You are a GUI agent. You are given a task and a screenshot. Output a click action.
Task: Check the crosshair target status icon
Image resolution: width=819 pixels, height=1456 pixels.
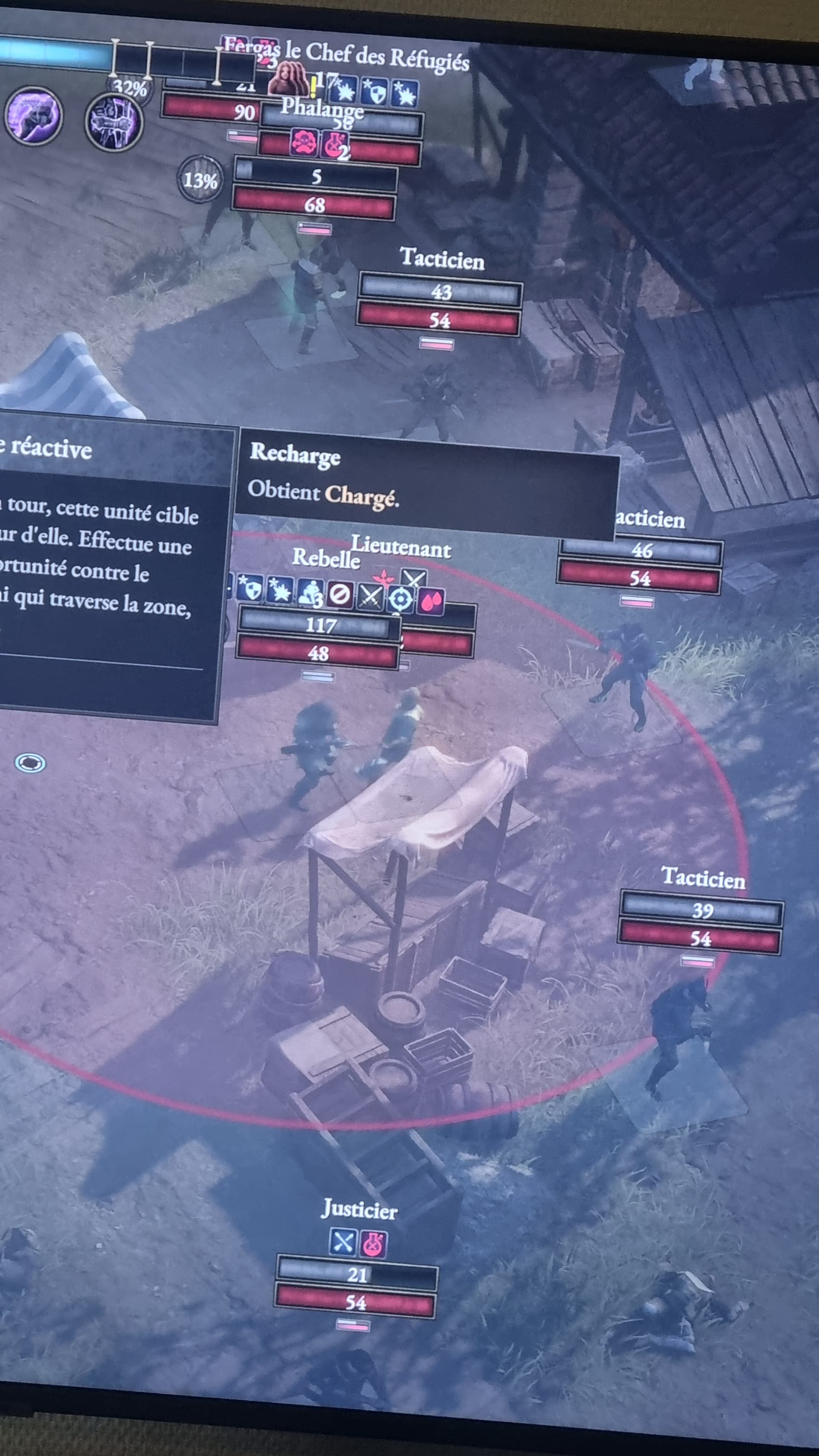pos(401,599)
